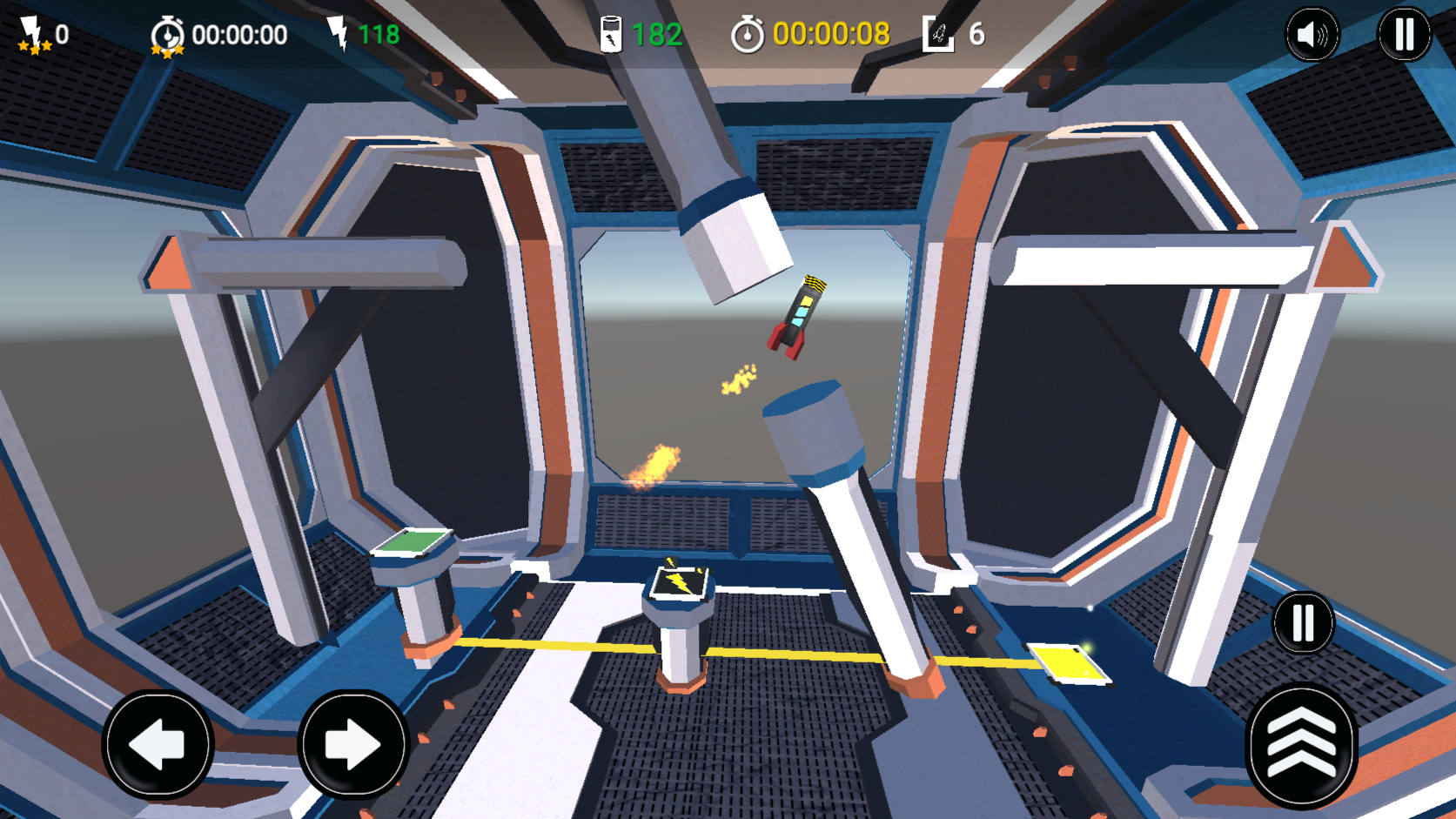Tap the white lightning bolt beside 118
The height and width of the screenshot is (819, 1456).
(339, 33)
